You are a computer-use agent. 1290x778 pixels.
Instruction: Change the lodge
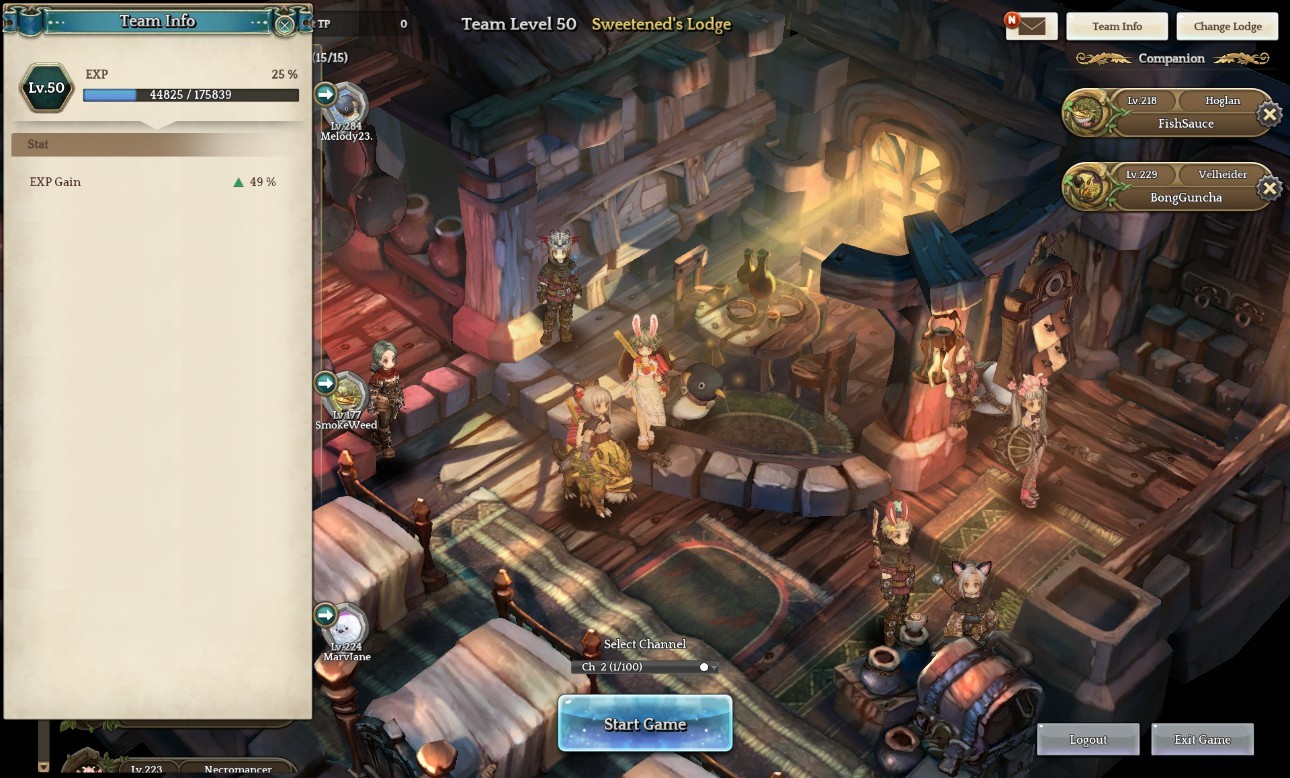click(x=1227, y=26)
